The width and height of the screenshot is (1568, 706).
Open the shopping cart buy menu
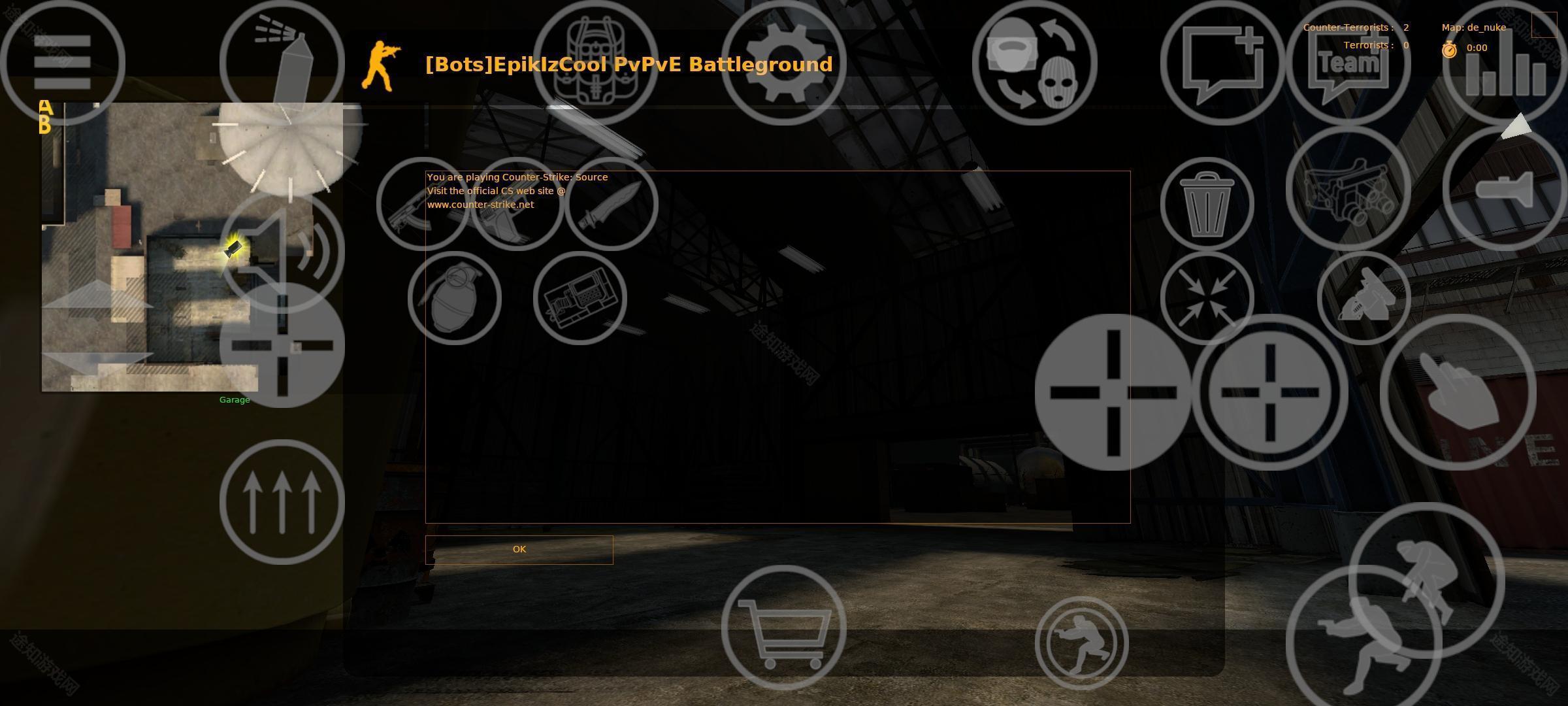pyautogui.click(x=783, y=628)
